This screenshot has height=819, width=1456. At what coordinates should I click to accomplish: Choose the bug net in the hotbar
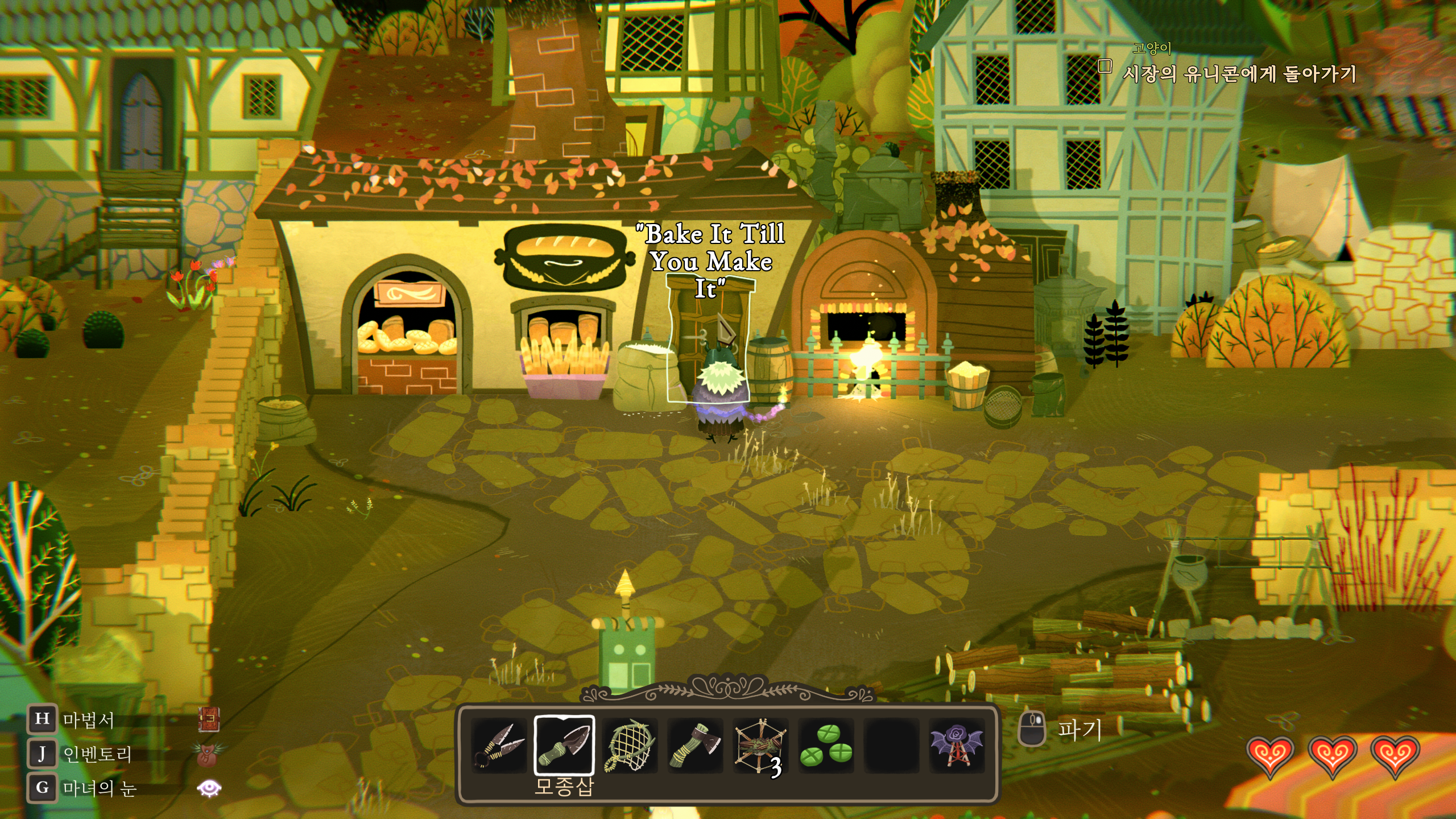click(630, 746)
